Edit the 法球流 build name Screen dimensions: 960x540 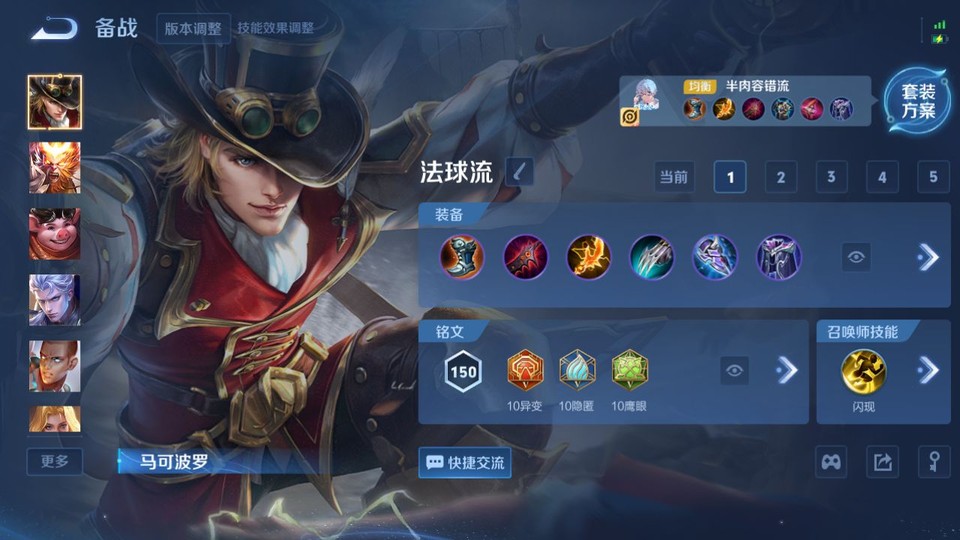pyautogui.click(x=519, y=172)
